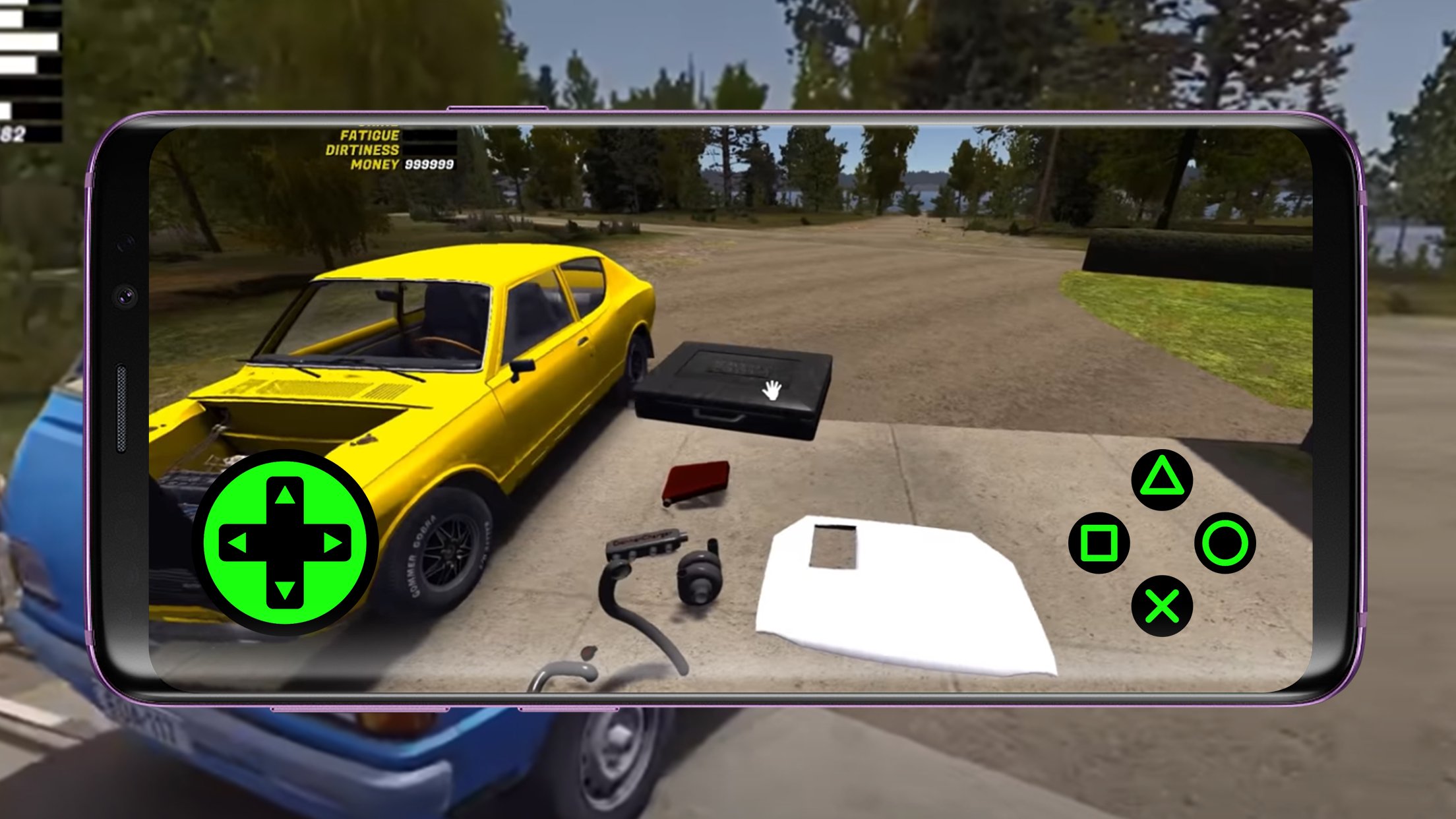Tap the green circle action button
This screenshot has height=819, width=1456.
click(1225, 543)
